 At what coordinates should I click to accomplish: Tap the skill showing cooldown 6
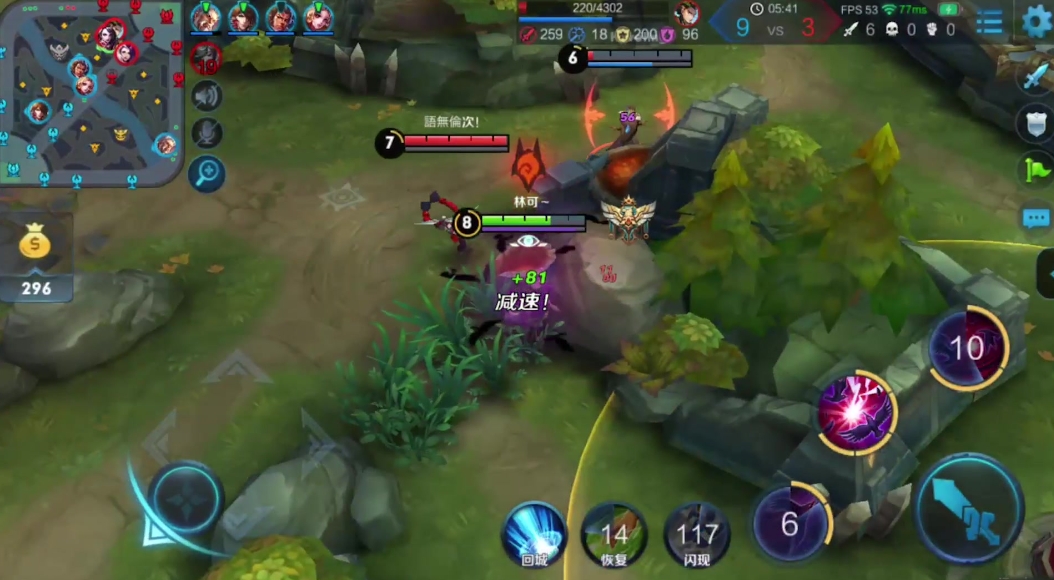pos(790,522)
